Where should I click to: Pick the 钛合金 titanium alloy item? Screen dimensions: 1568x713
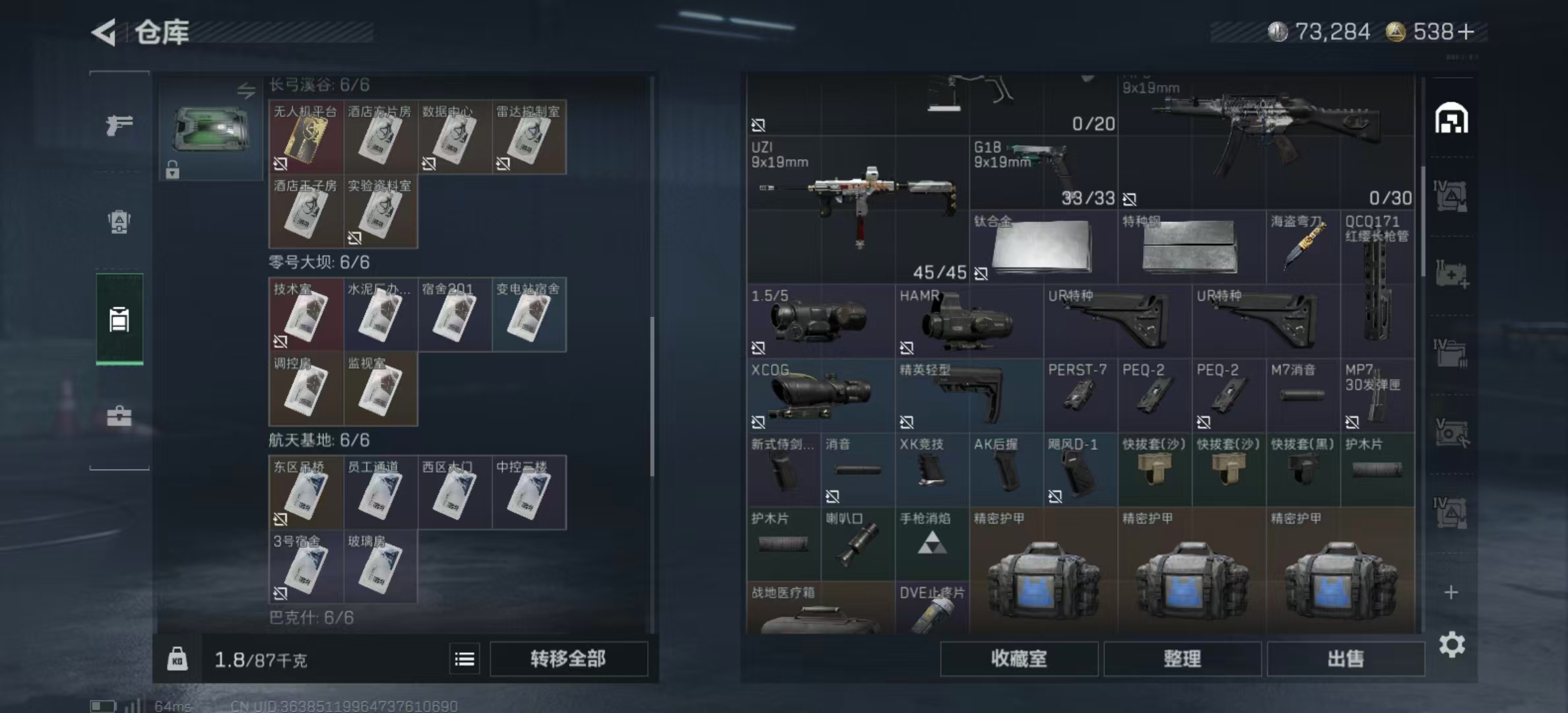1043,247
